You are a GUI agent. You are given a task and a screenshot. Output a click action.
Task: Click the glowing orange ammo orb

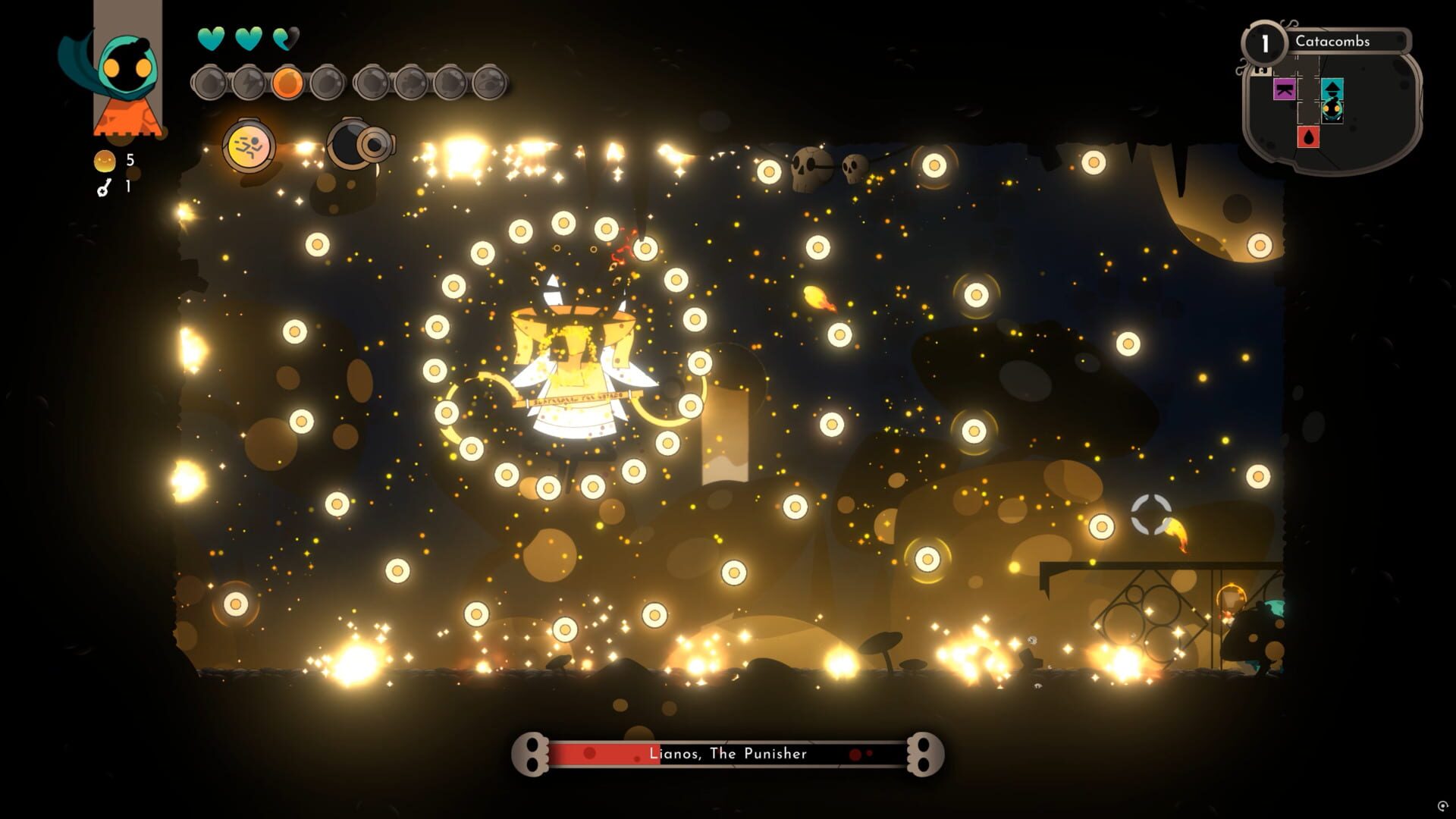click(287, 83)
